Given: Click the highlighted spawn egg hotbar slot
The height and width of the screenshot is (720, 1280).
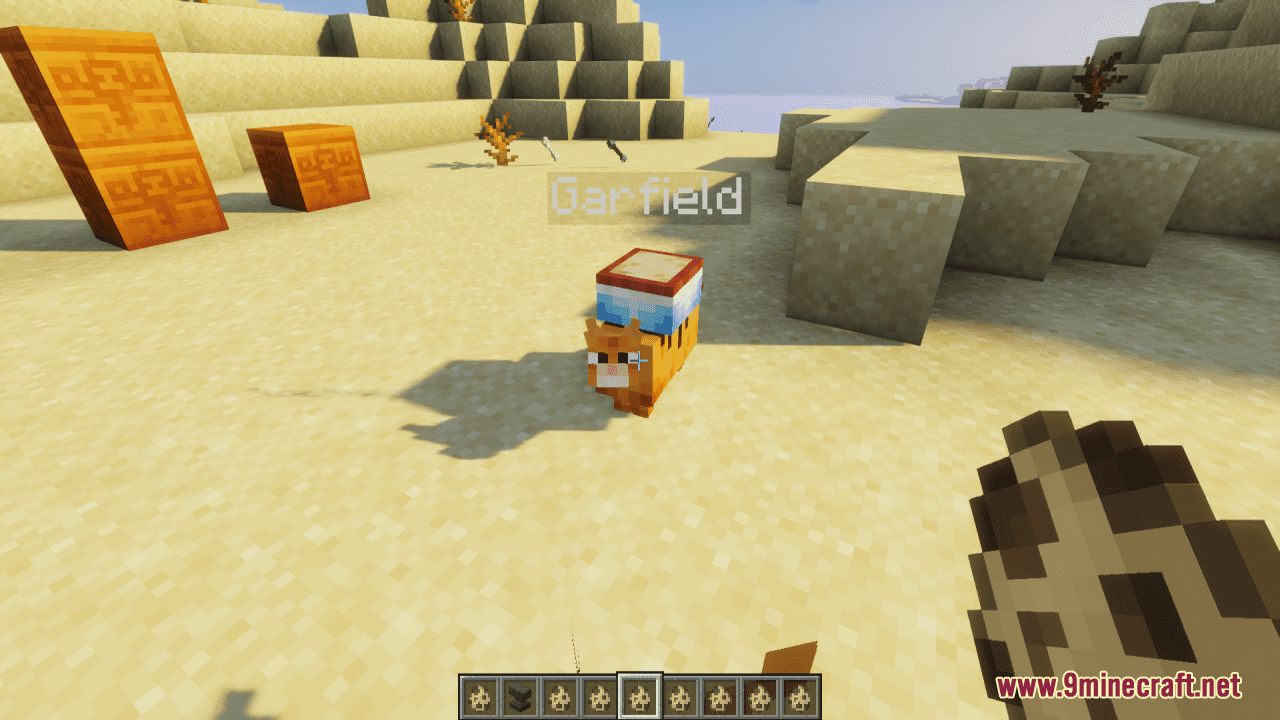Looking at the screenshot, I should coord(640,696).
